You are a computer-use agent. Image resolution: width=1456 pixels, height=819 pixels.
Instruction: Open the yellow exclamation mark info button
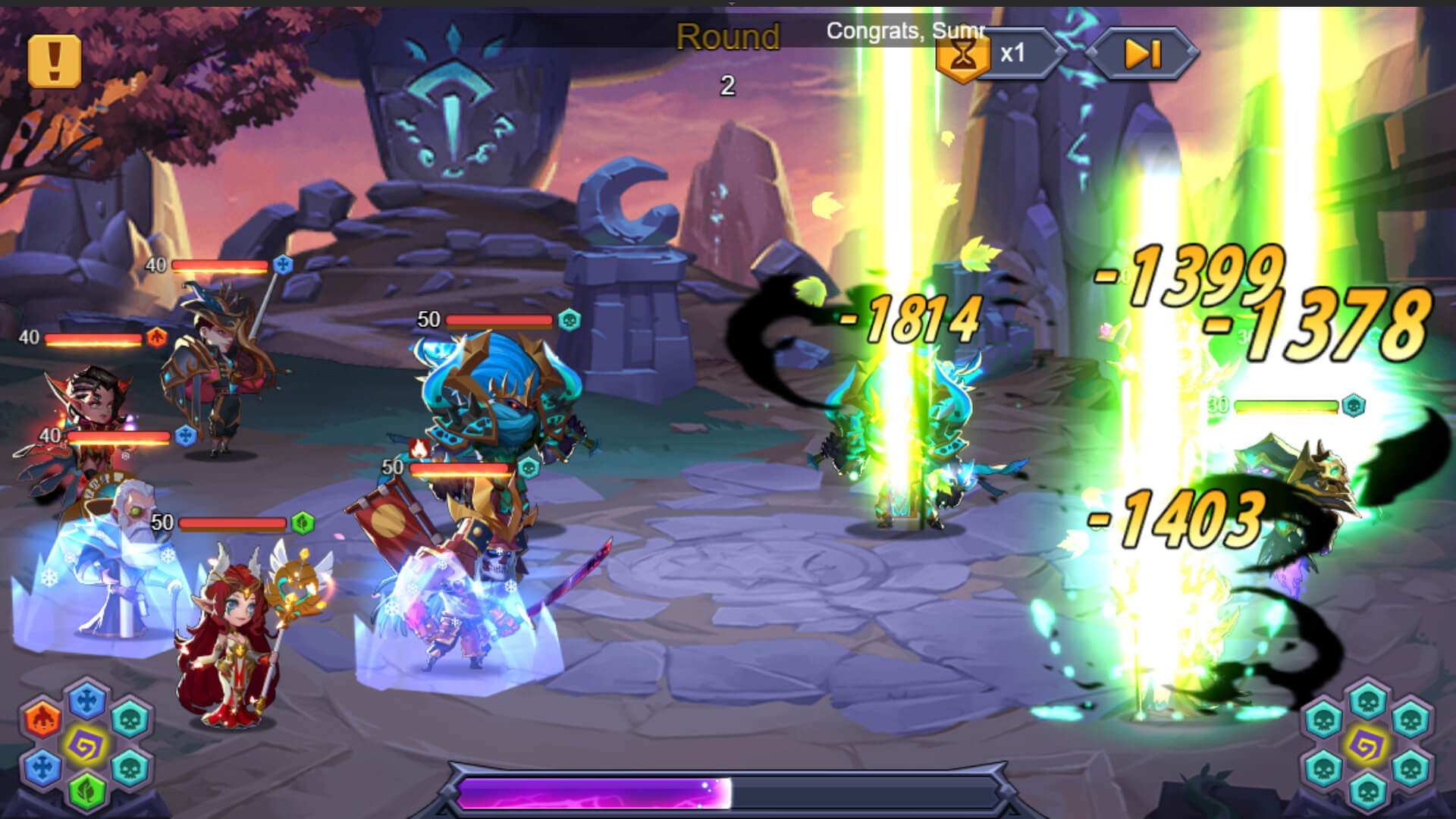tap(55, 61)
